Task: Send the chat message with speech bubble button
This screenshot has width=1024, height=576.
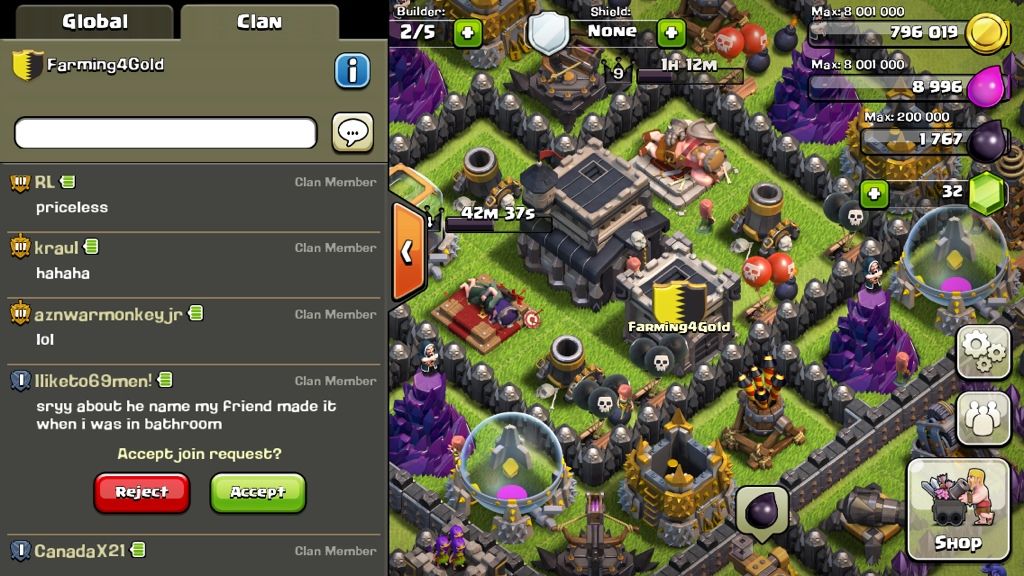Action: (352, 133)
